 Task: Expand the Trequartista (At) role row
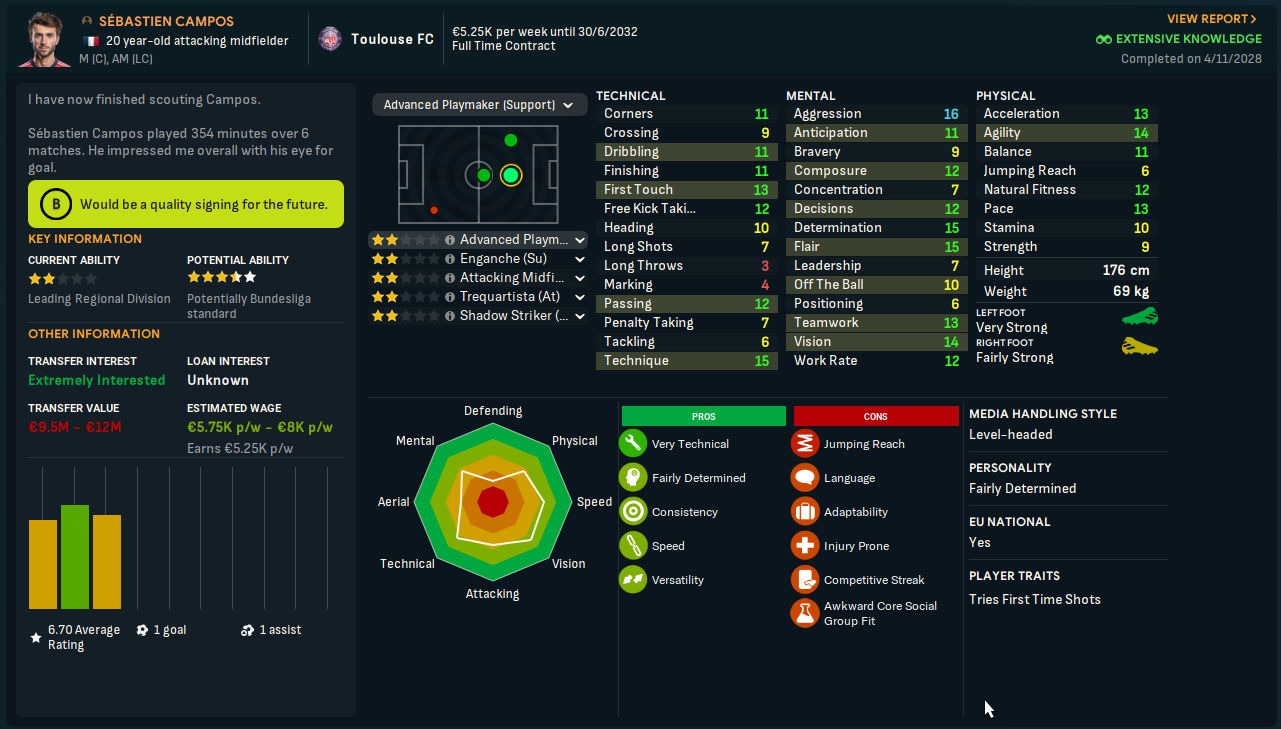click(x=580, y=297)
